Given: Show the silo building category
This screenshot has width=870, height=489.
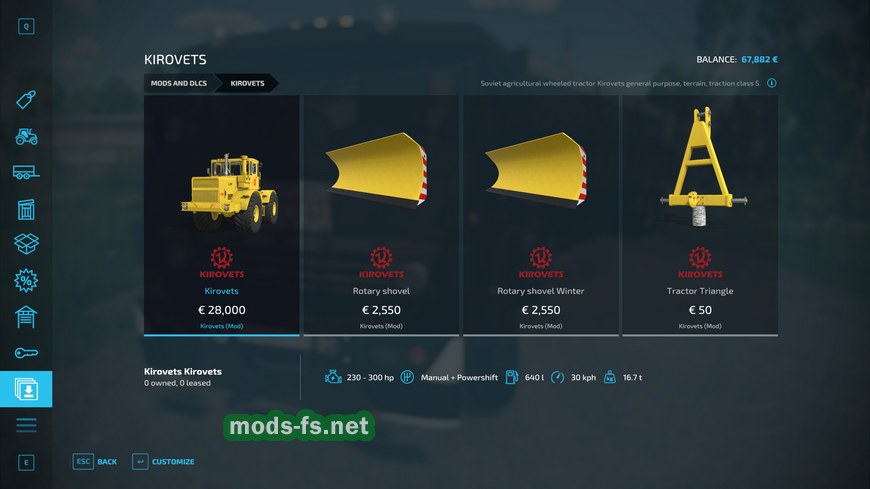Looking at the screenshot, I should pyautogui.click(x=26, y=209).
